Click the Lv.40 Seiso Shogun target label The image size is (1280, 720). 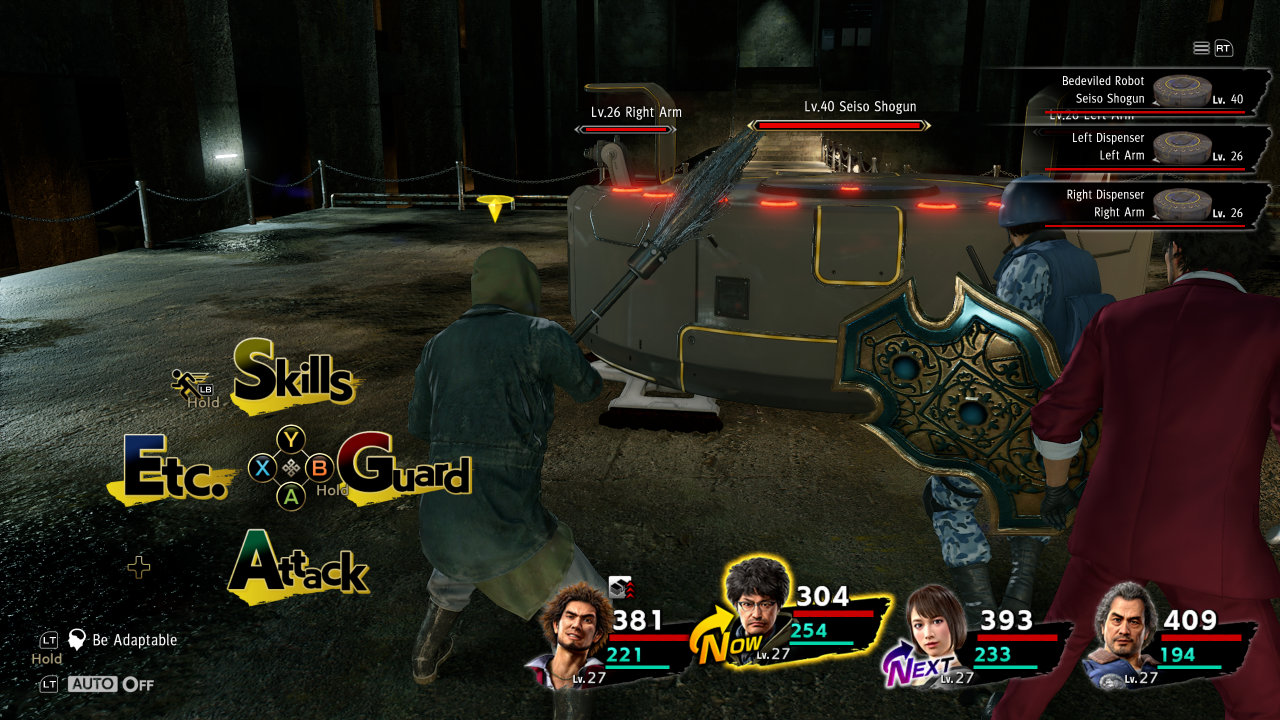coord(860,107)
